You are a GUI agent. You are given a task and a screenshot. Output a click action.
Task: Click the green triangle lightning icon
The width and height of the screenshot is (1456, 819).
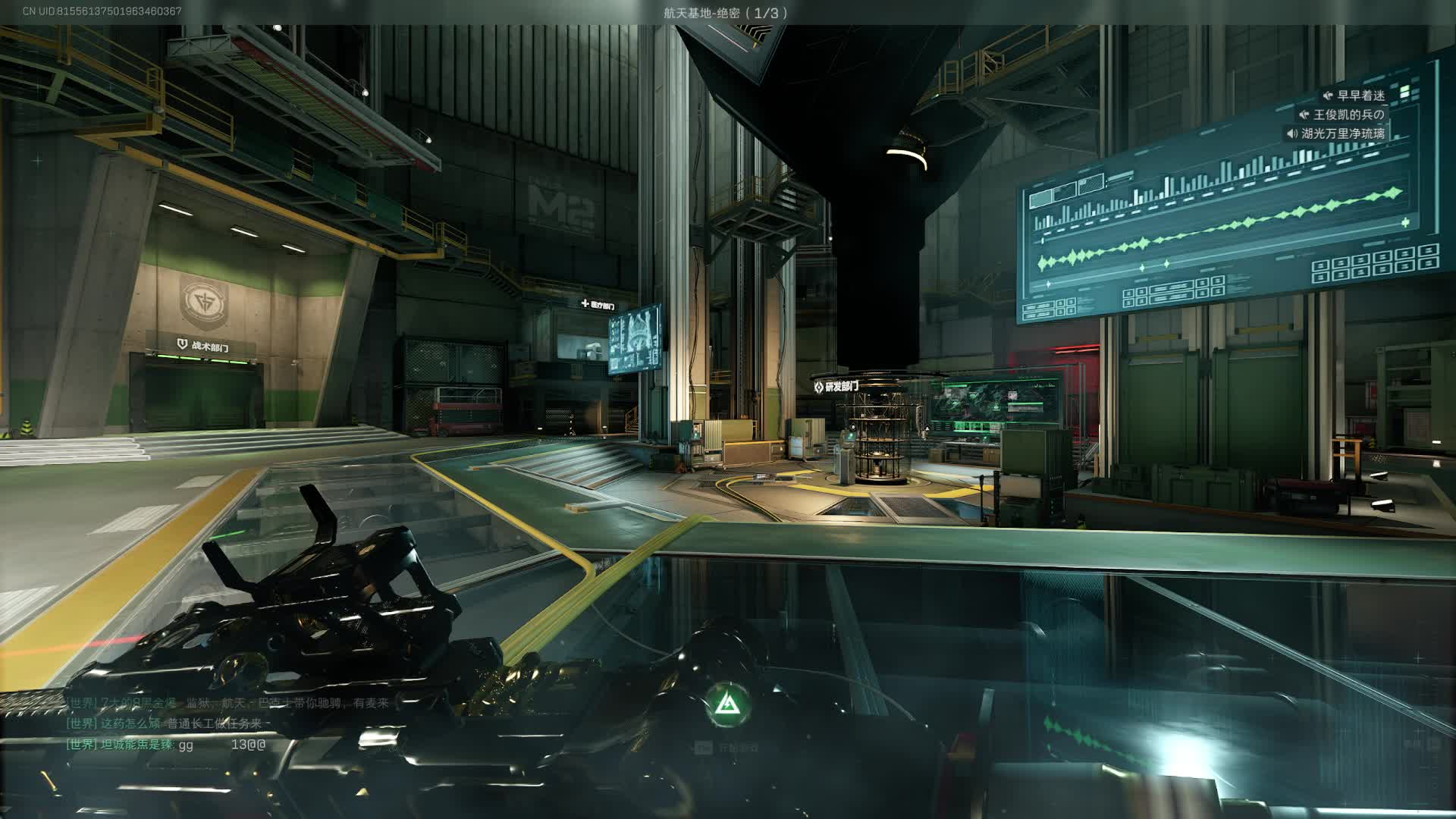[728, 705]
